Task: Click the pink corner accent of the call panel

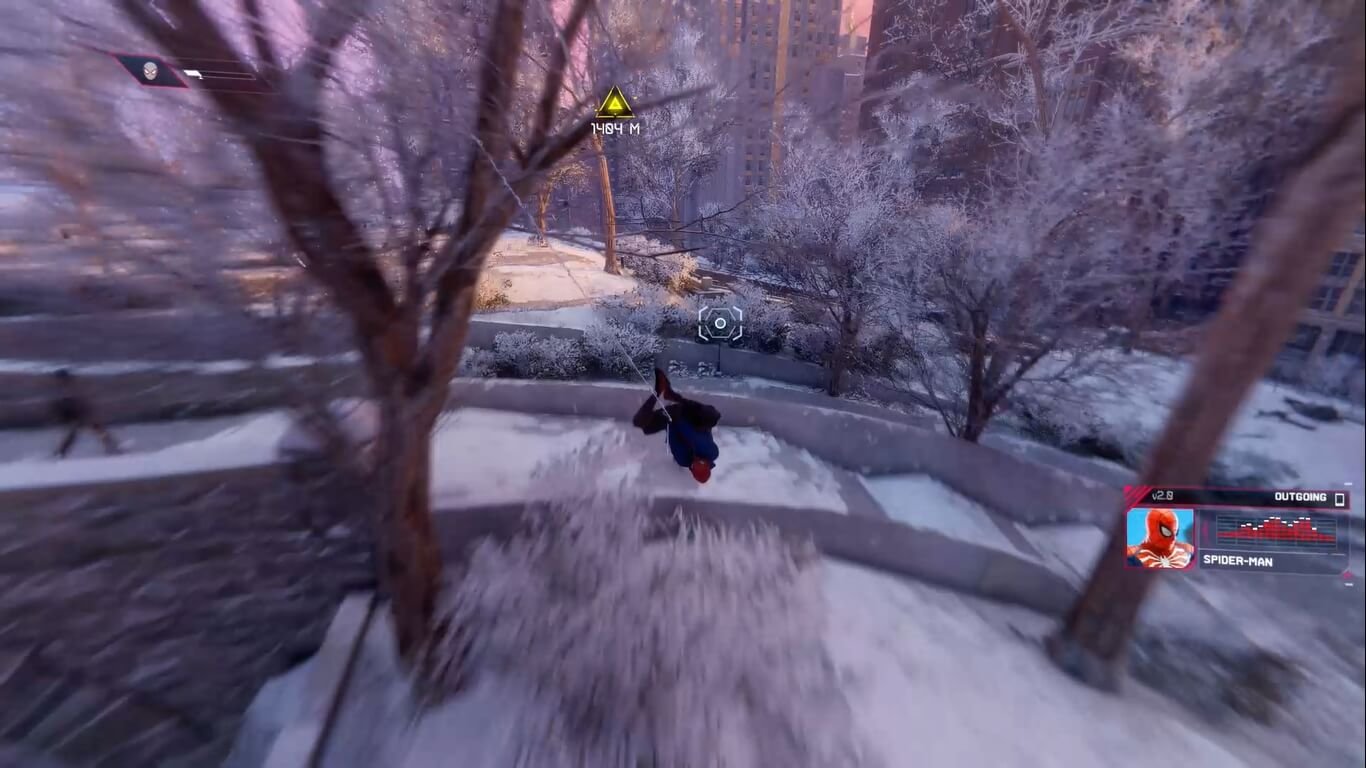Action: click(1131, 491)
